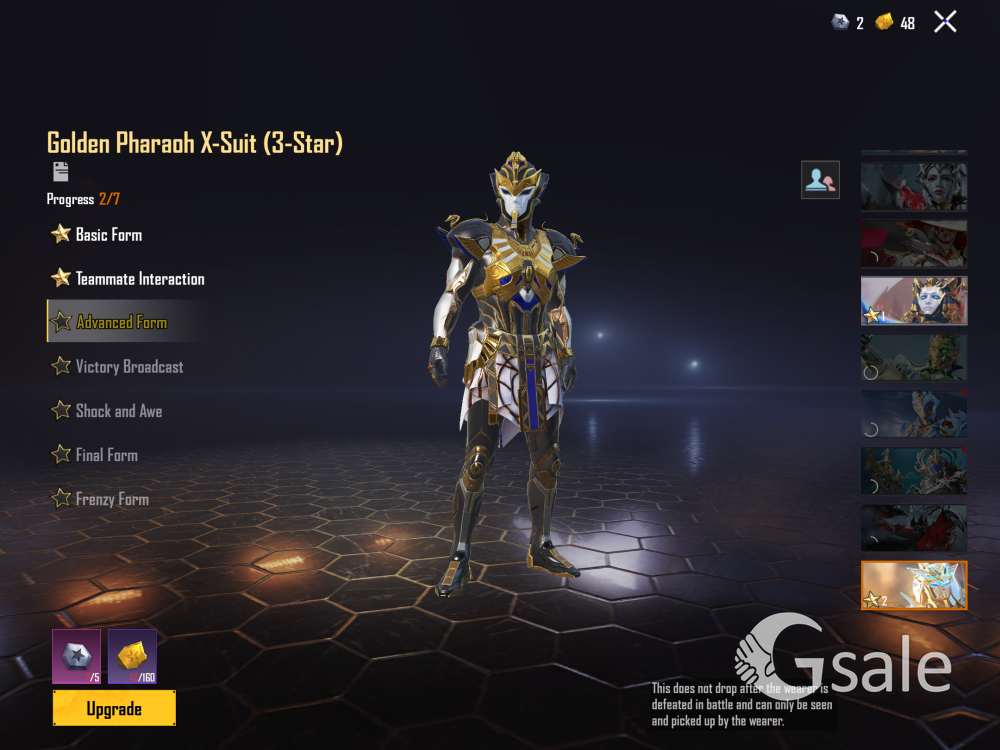
Task: Click the two-person character preview icon
Action: 820,180
